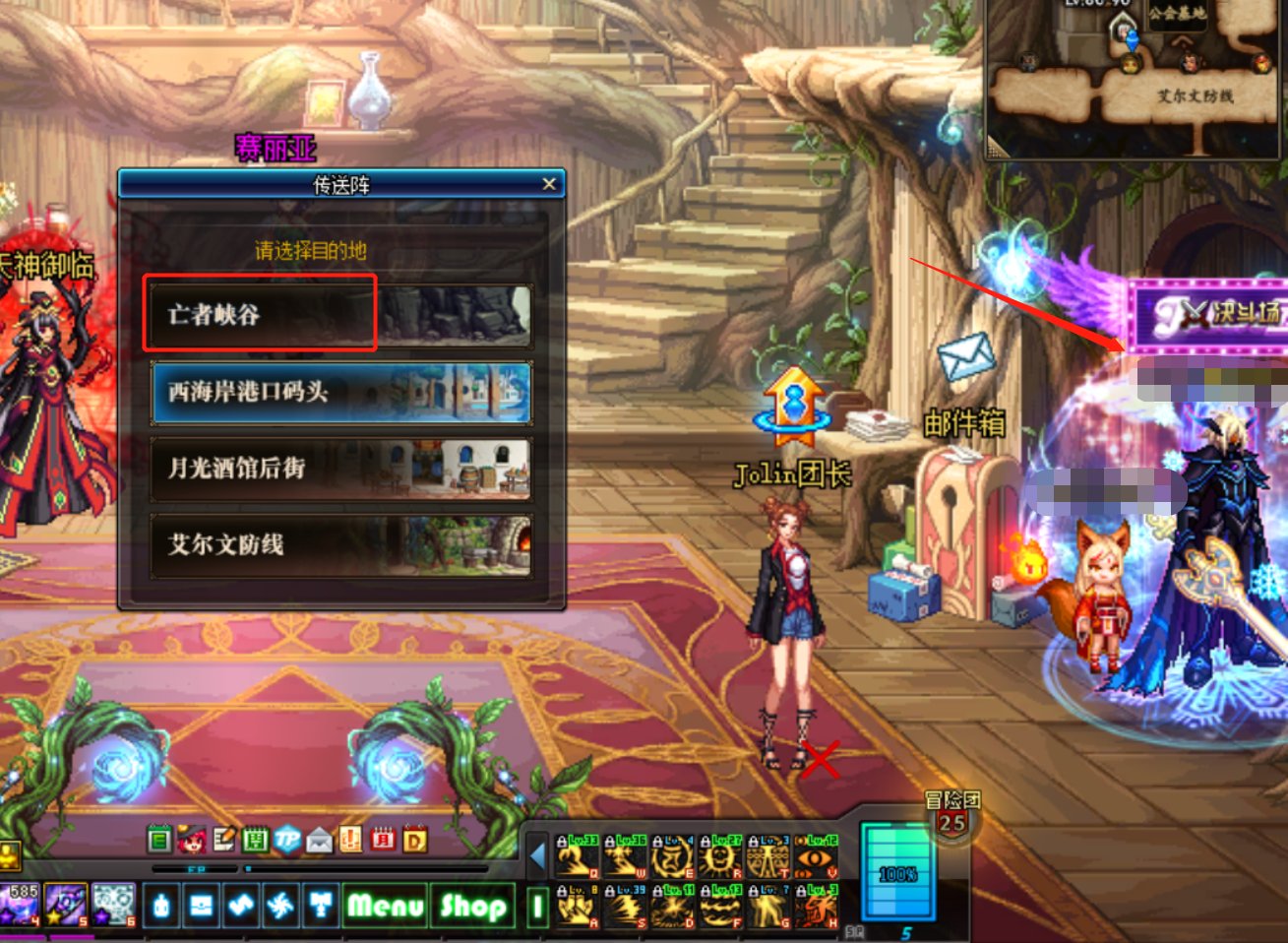The image size is (1288, 943).
Task: Click the red-haired character portrait icon
Action: [x=192, y=840]
